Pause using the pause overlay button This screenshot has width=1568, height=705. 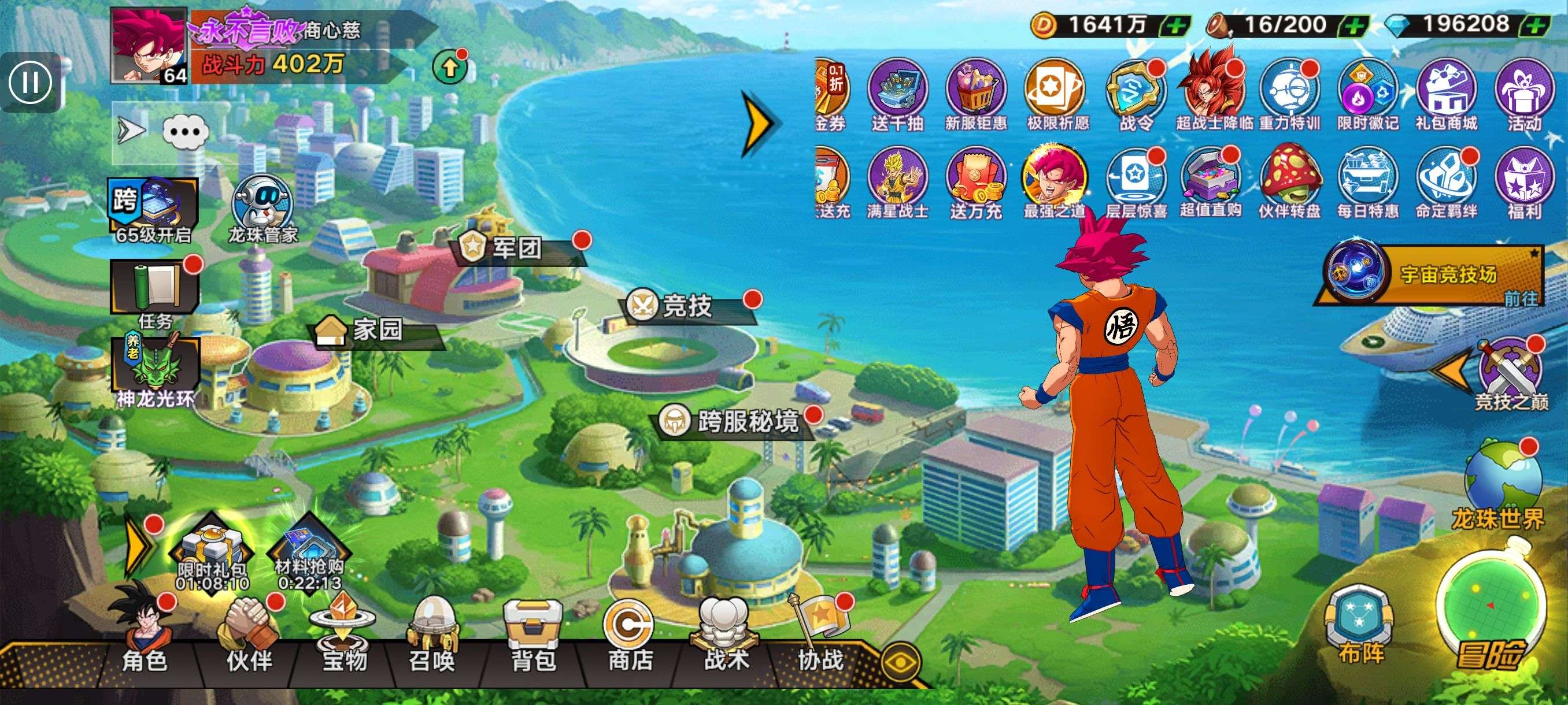tap(29, 82)
